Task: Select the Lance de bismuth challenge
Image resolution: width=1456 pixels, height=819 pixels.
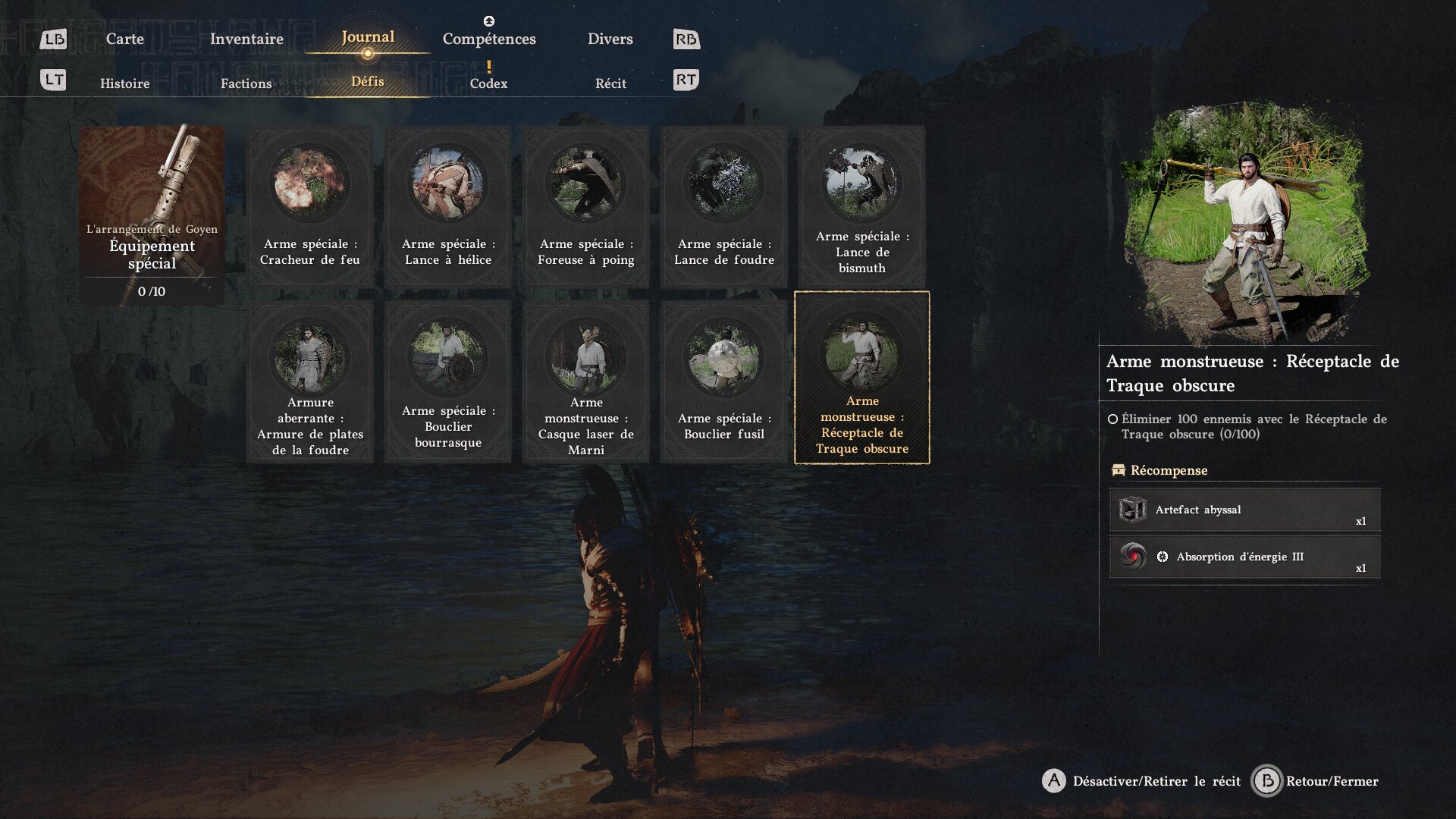Action: click(862, 206)
